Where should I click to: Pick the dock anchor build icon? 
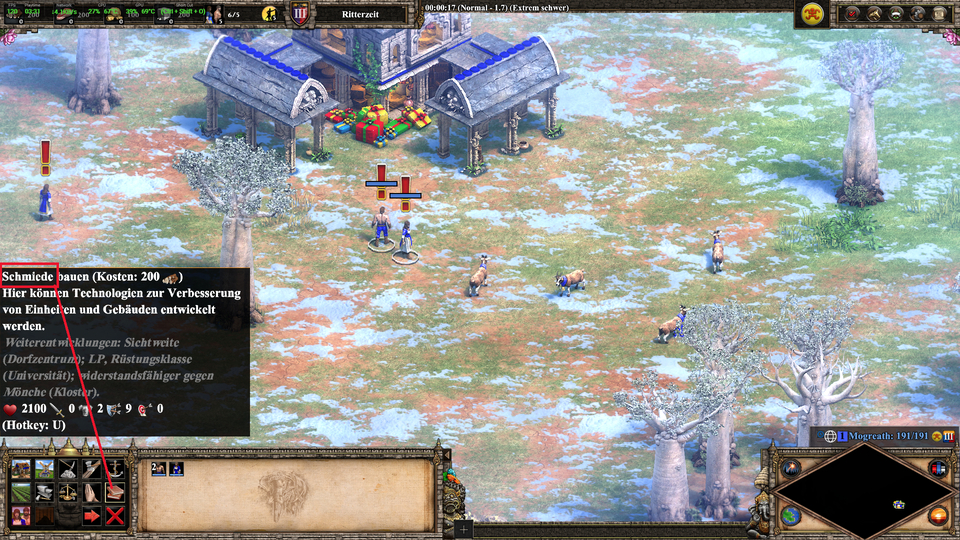pyautogui.click(x=115, y=468)
